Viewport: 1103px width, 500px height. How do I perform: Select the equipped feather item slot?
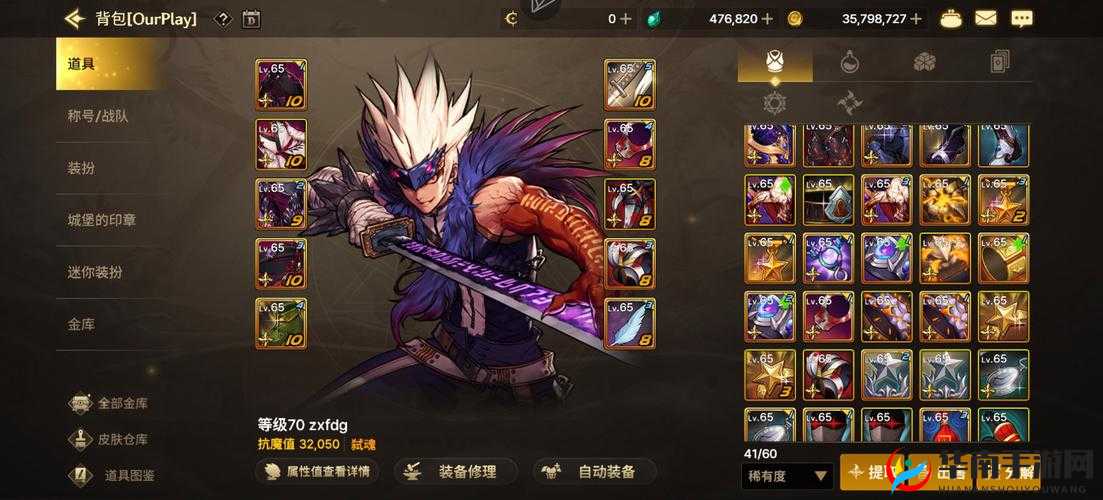pos(629,324)
